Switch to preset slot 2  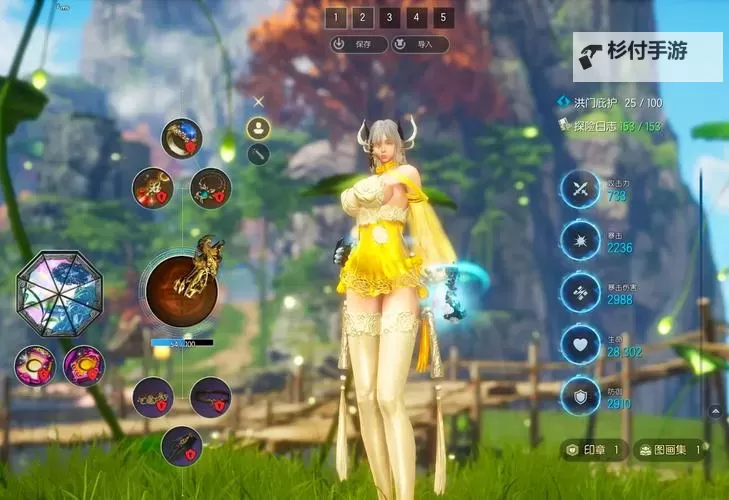point(363,17)
